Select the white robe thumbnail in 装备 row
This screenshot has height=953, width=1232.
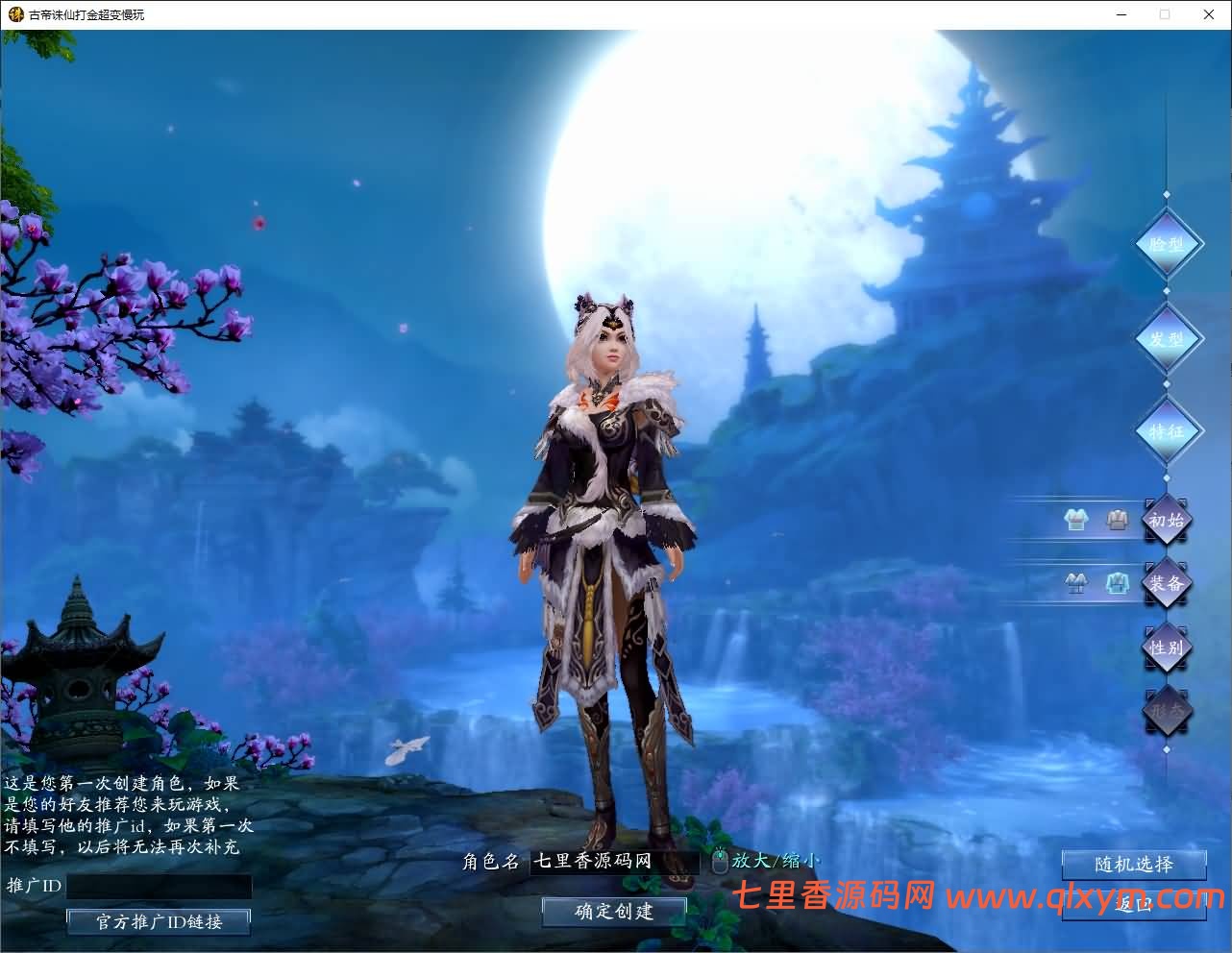[1075, 581]
